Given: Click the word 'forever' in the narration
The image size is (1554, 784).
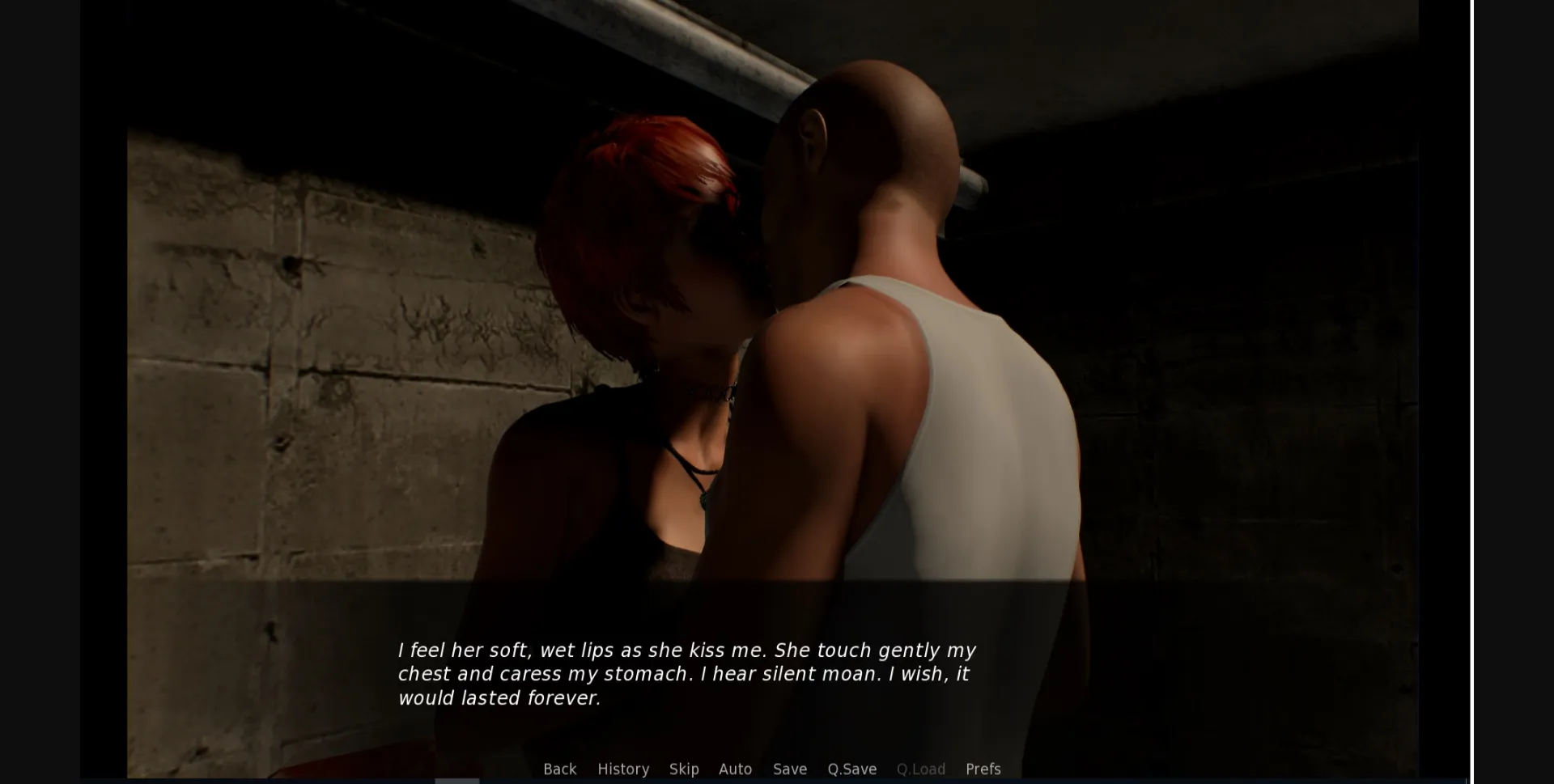Looking at the screenshot, I should tap(567, 698).
